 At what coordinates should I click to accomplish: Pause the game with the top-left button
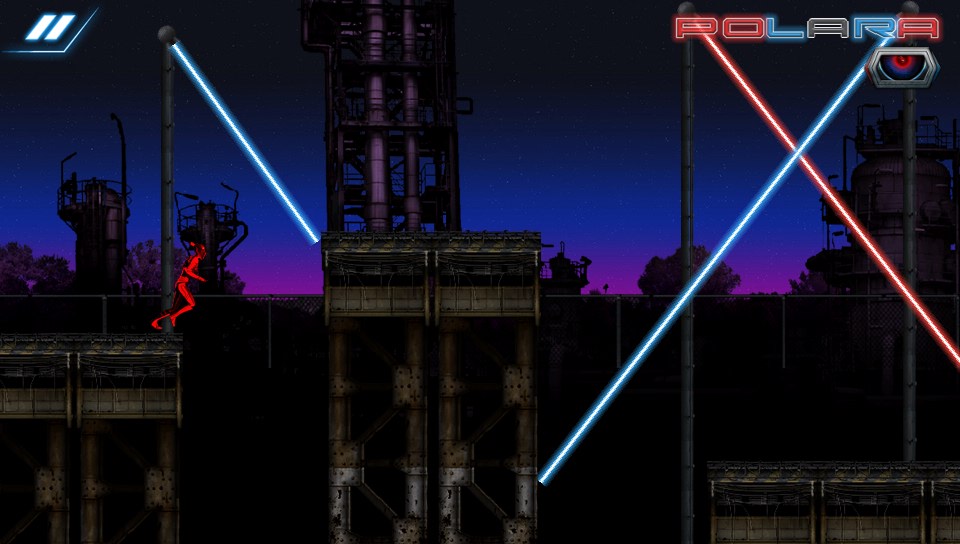pos(45,29)
